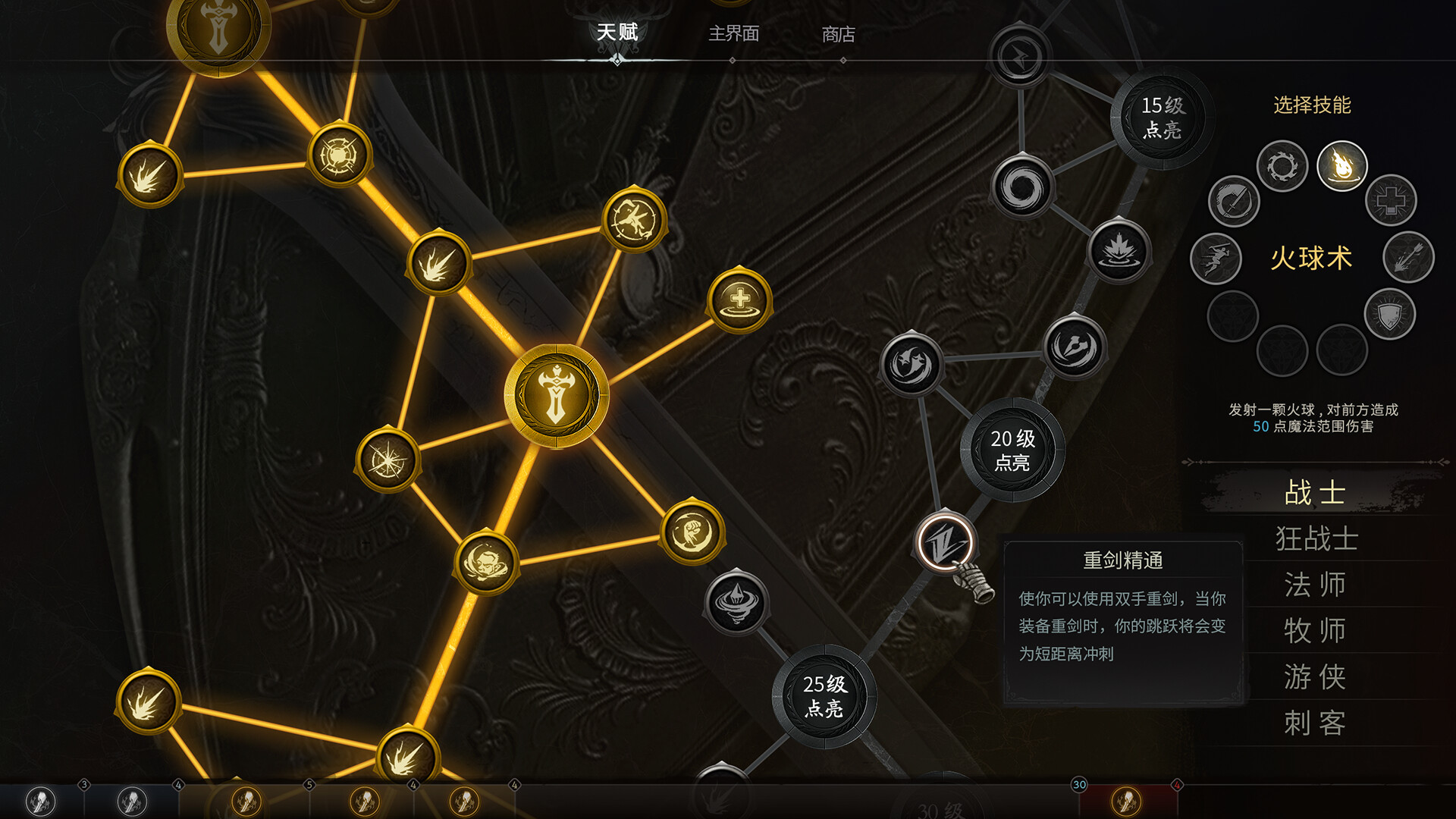Pick the sprinting dash skill icon
Screen dimensions: 1456x819
[1220, 258]
